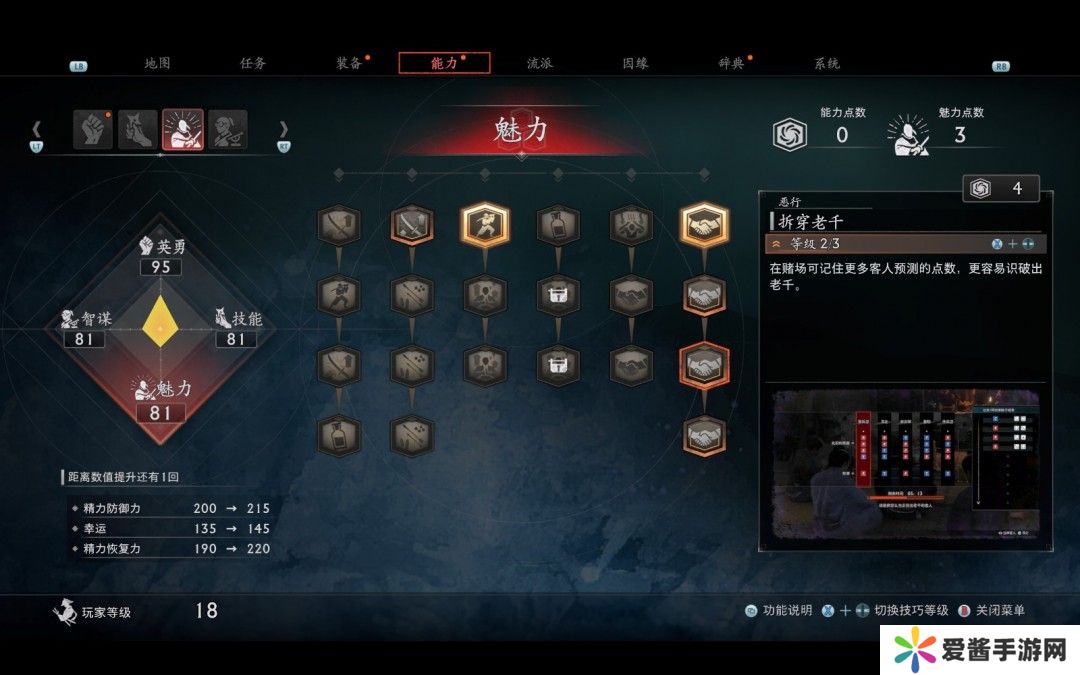This screenshot has width=1080, height=675.
Task: Choose the top glowing handshake skill node
Action: (x=704, y=226)
